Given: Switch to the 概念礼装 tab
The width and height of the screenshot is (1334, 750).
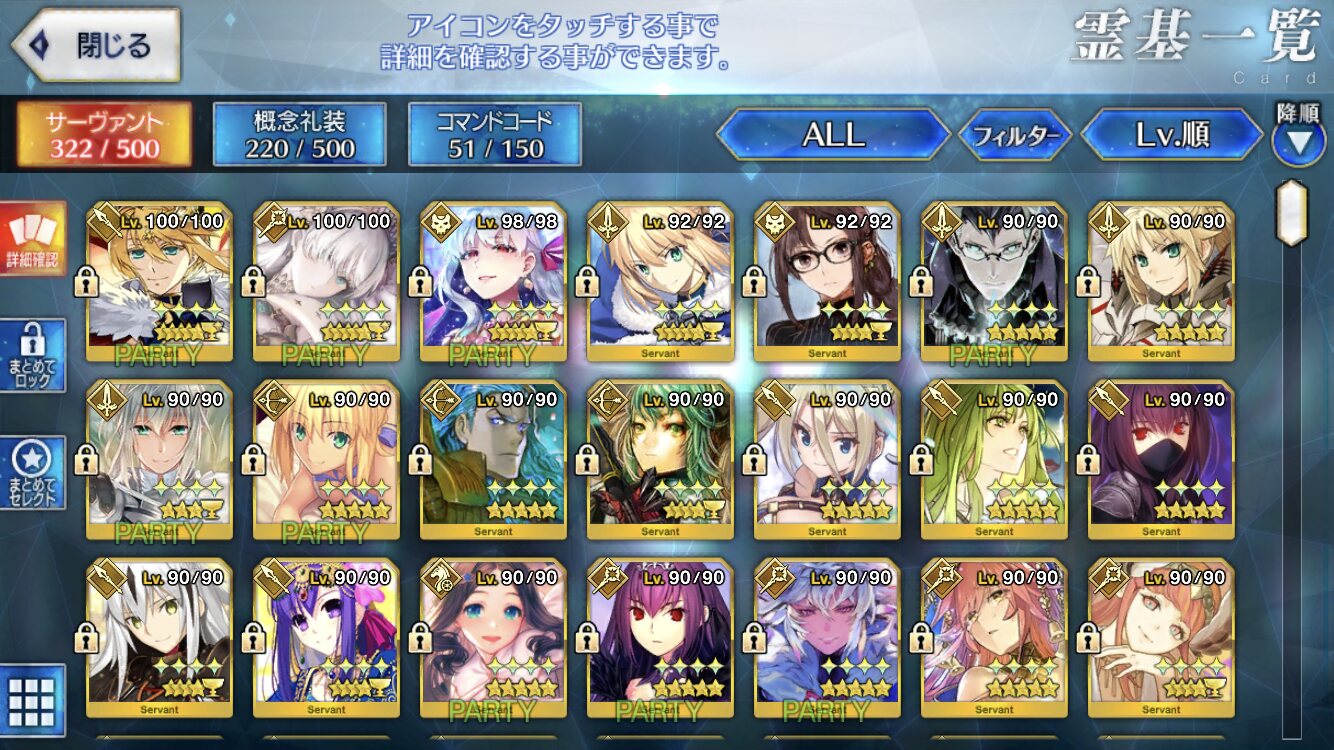Looking at the screenshot, I should click(300, 135).
